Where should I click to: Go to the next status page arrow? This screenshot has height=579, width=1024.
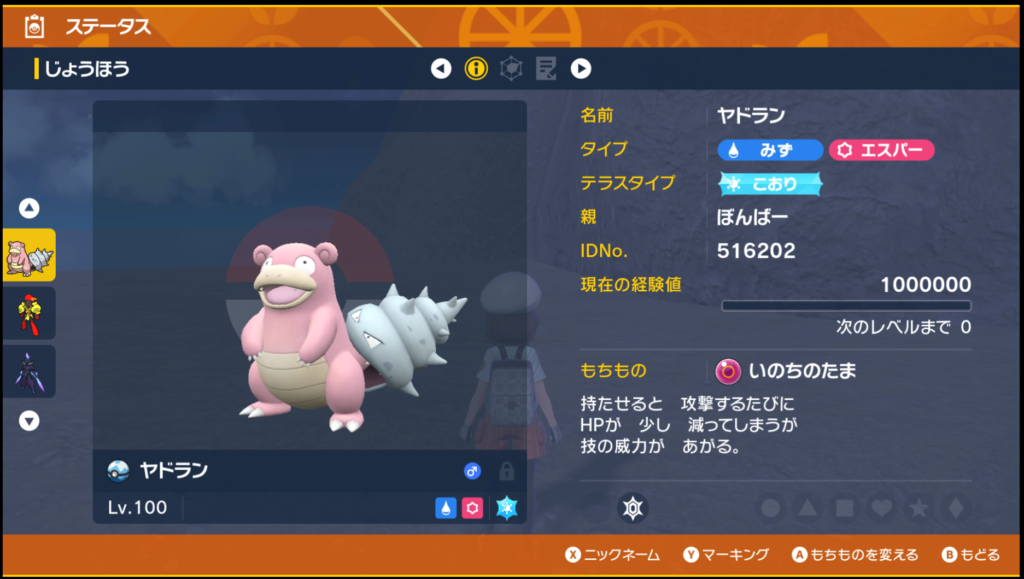click(x=581, y=69)
